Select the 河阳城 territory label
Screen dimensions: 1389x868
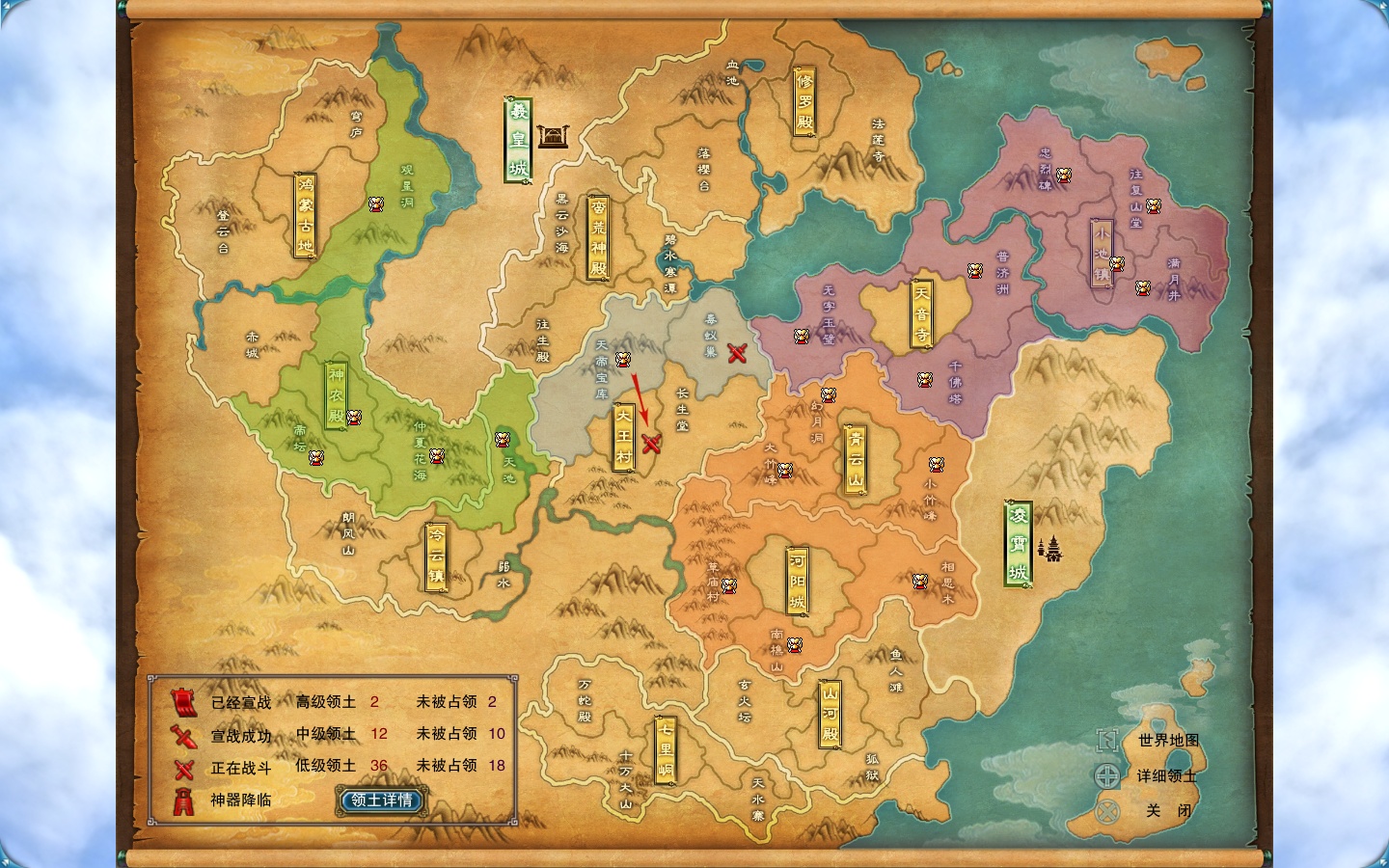(x=797, y=580)
